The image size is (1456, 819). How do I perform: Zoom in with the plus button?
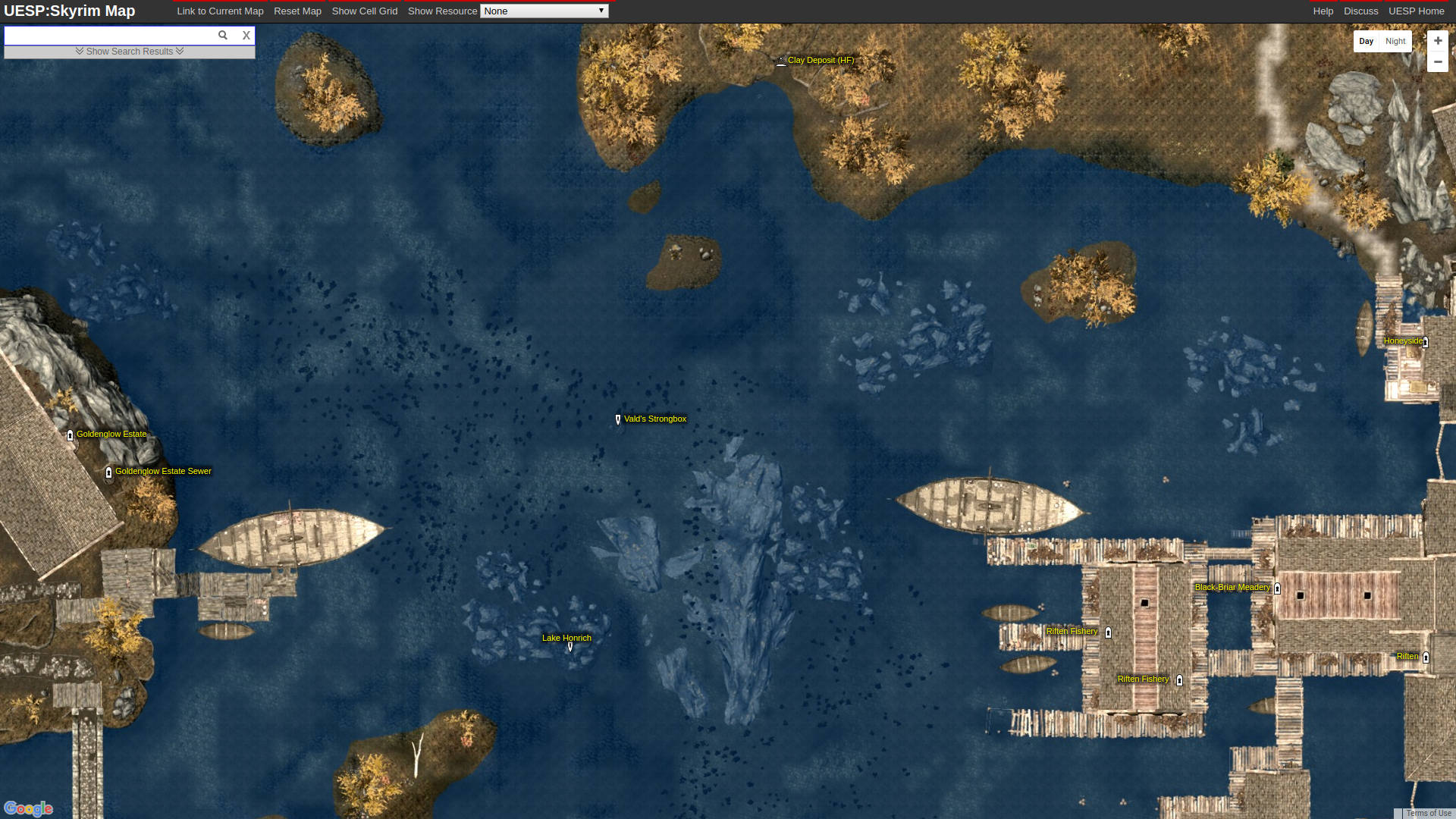pyautogui.click(x=1438, y=41)
